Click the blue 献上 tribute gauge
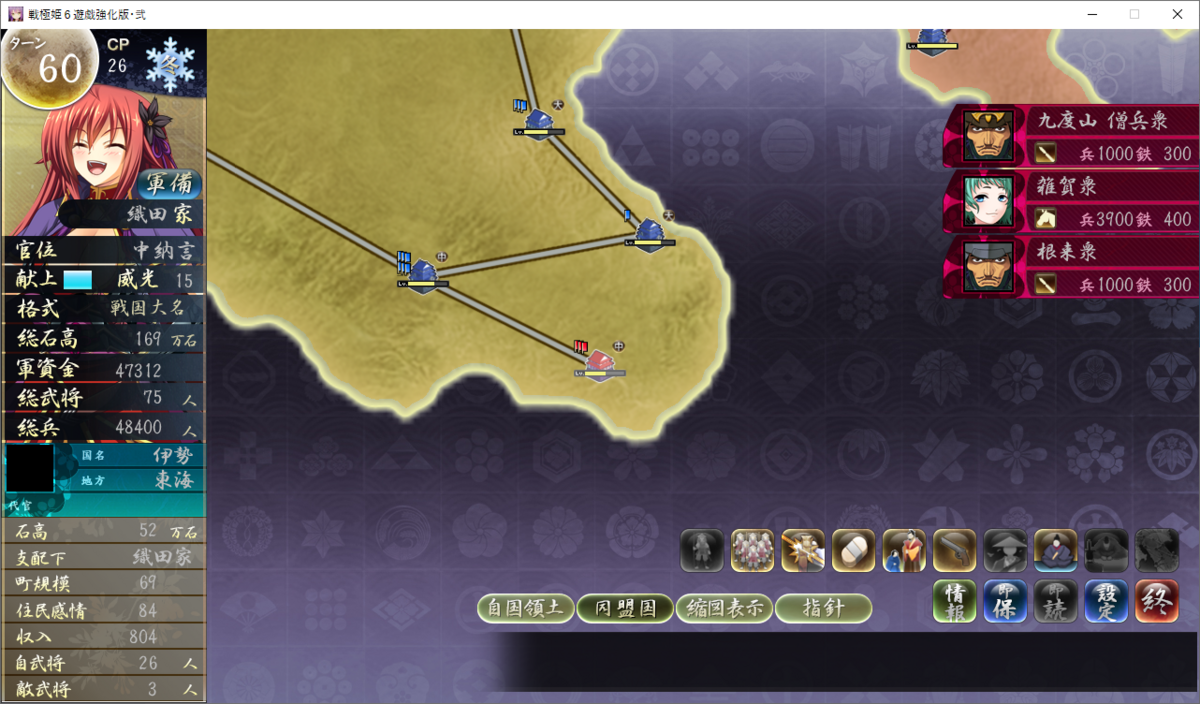Image resolution: width=1200 pixels, height=704 pixels. tap(78, 280)
